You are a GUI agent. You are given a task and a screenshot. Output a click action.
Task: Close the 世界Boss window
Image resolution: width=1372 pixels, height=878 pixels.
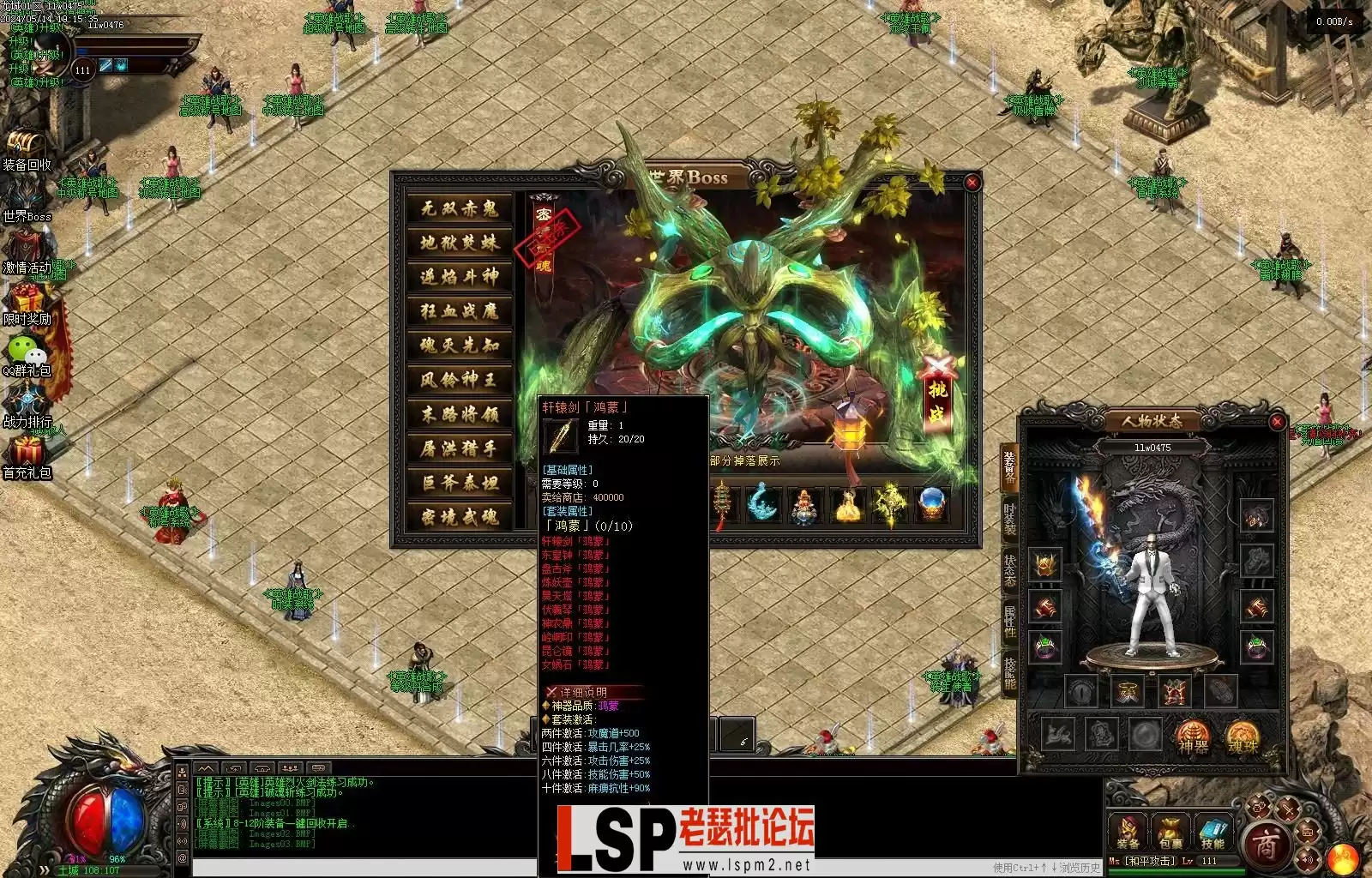click(972, 183)
